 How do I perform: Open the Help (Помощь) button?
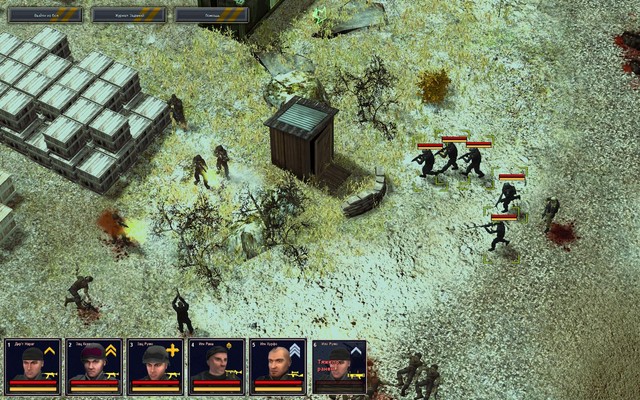click(x=212, y=14)
